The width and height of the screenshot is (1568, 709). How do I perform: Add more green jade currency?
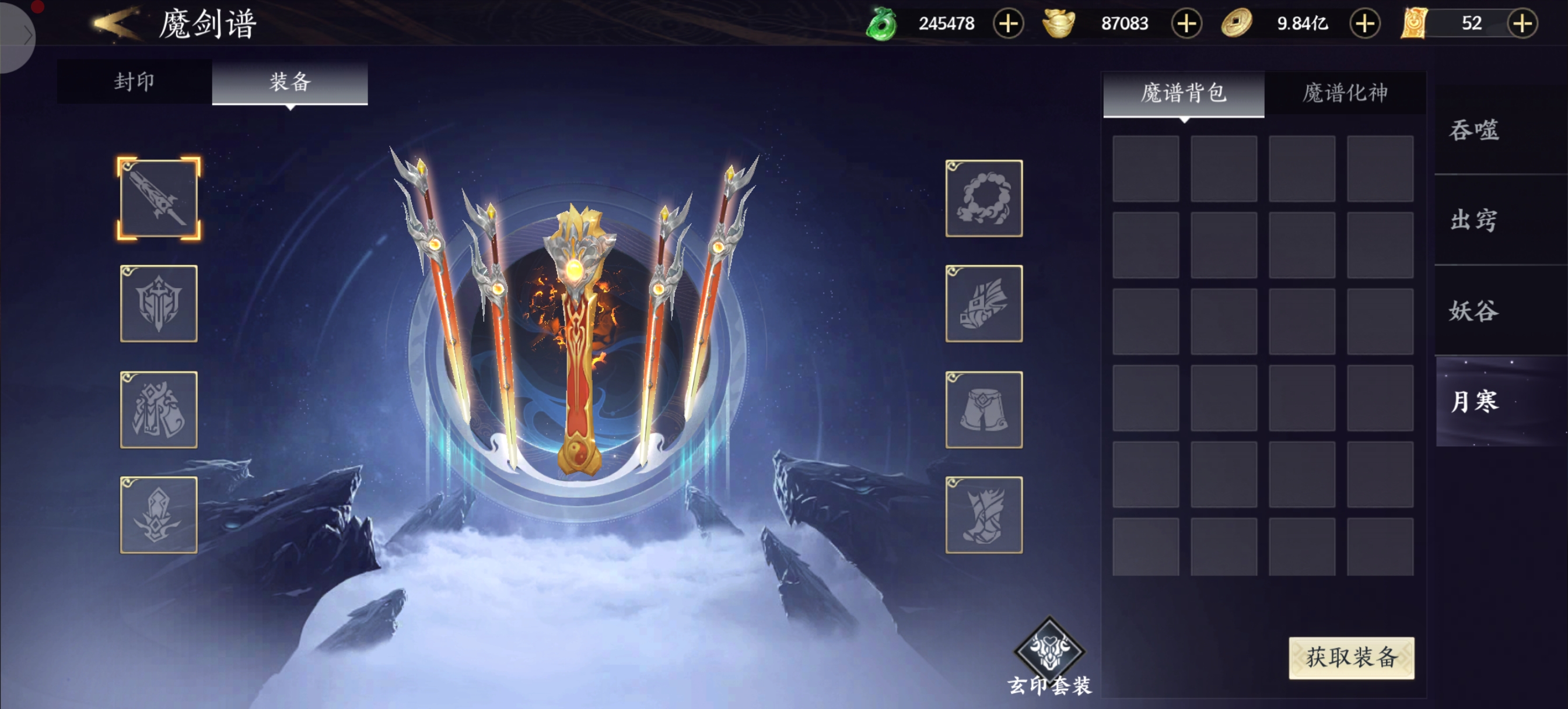1008,24
